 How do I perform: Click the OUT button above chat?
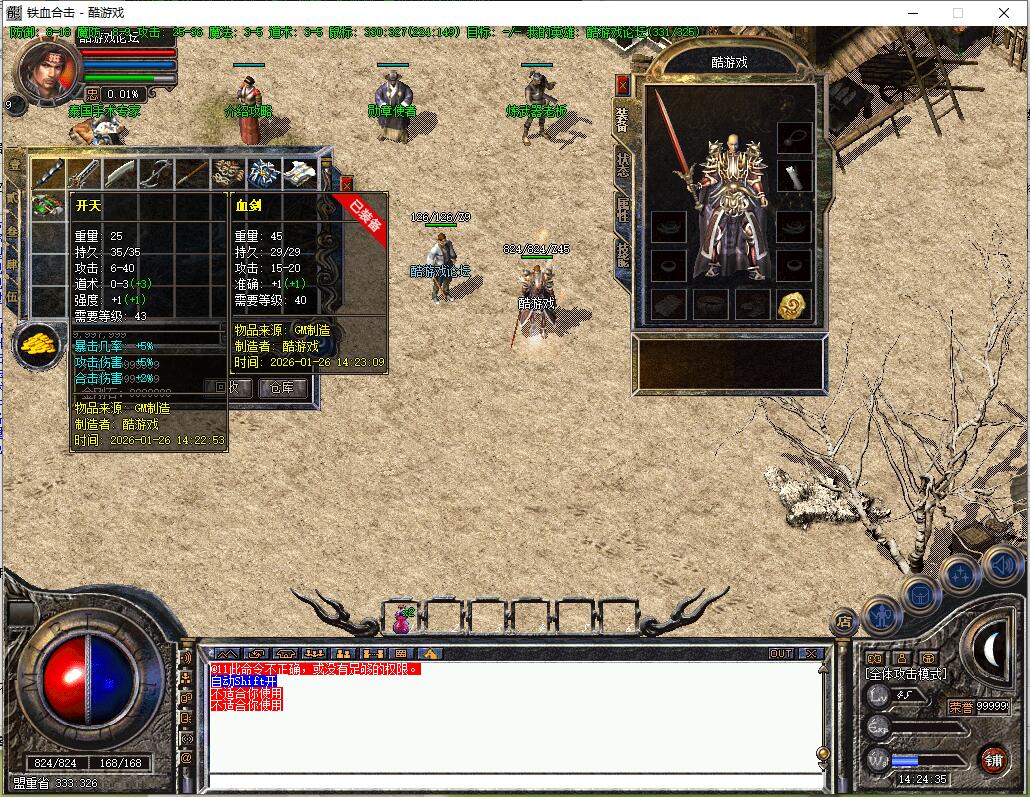[781, 654]
